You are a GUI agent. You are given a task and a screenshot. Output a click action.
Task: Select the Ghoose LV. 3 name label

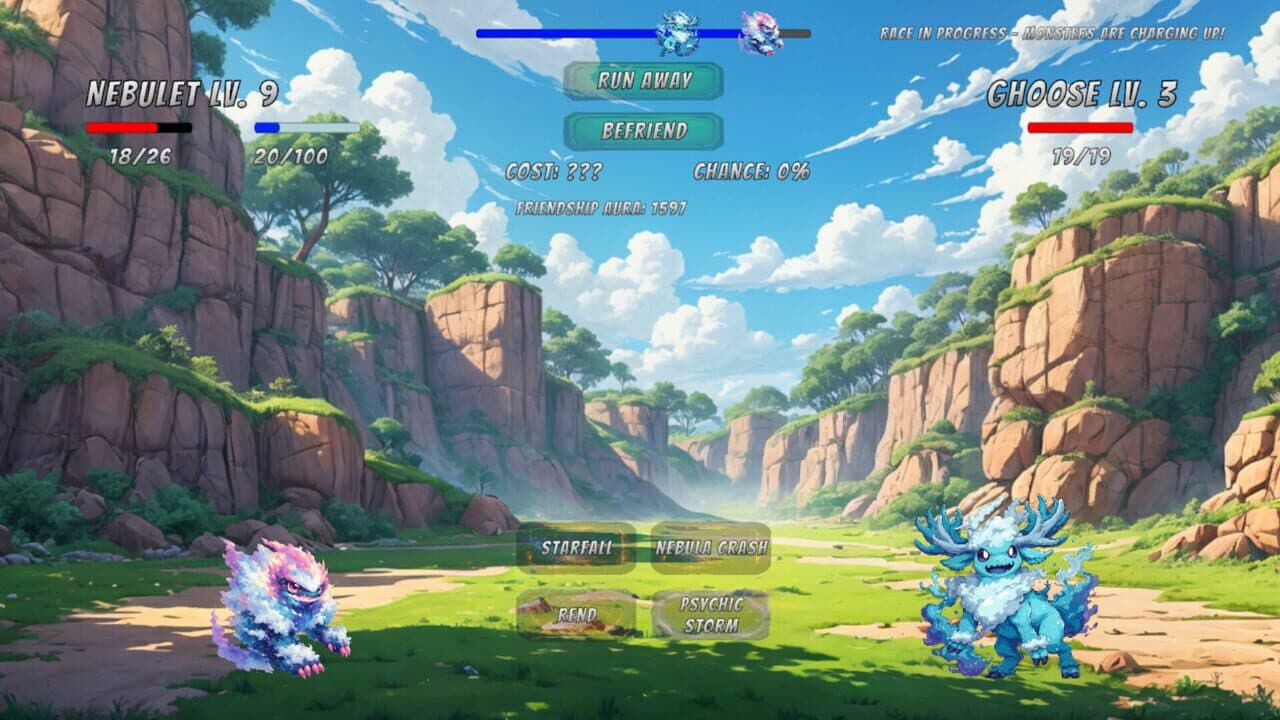click(x=1083, y=91)
